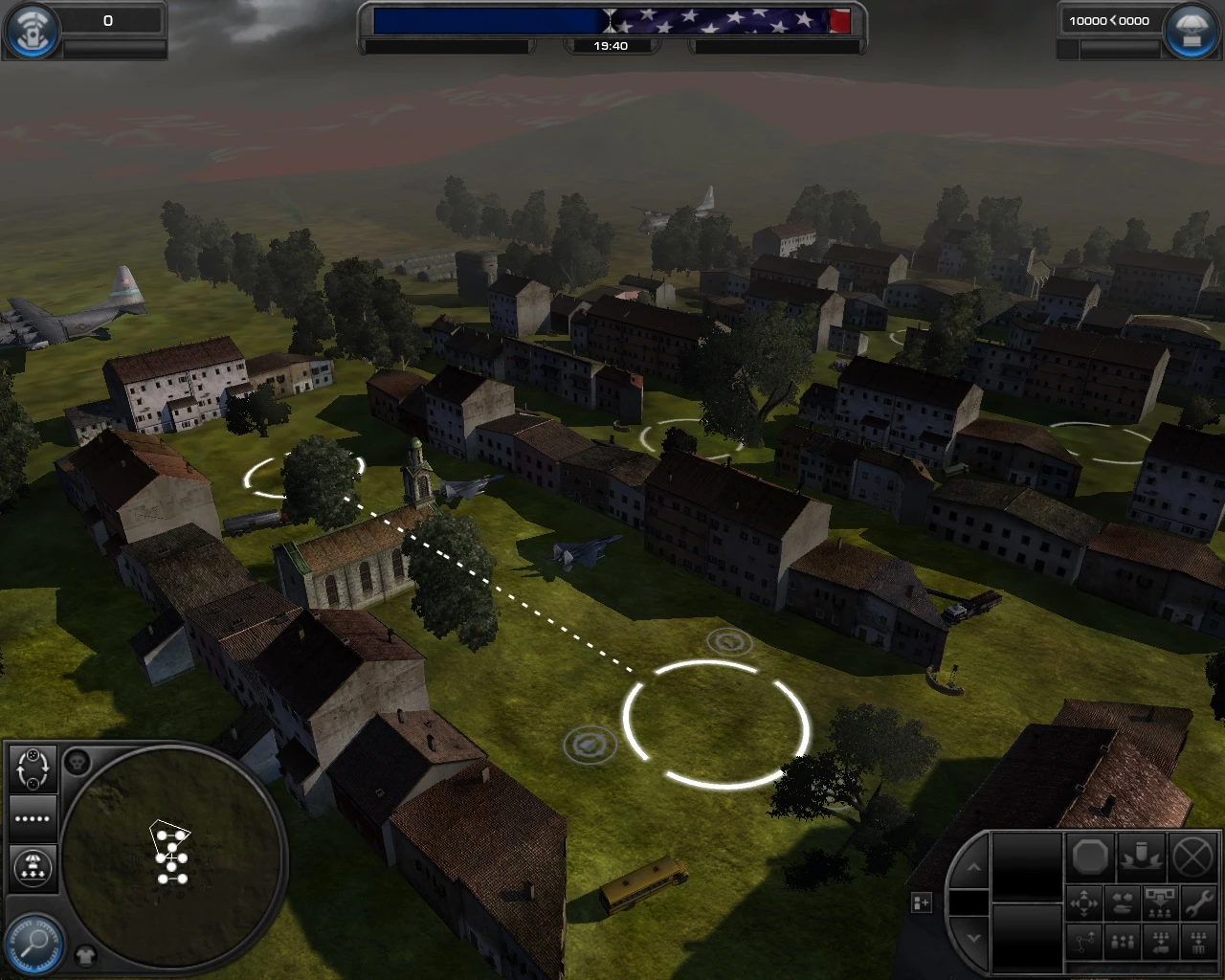
Task: Select the Move order crossed-arrows icon
Action: 1083,903
